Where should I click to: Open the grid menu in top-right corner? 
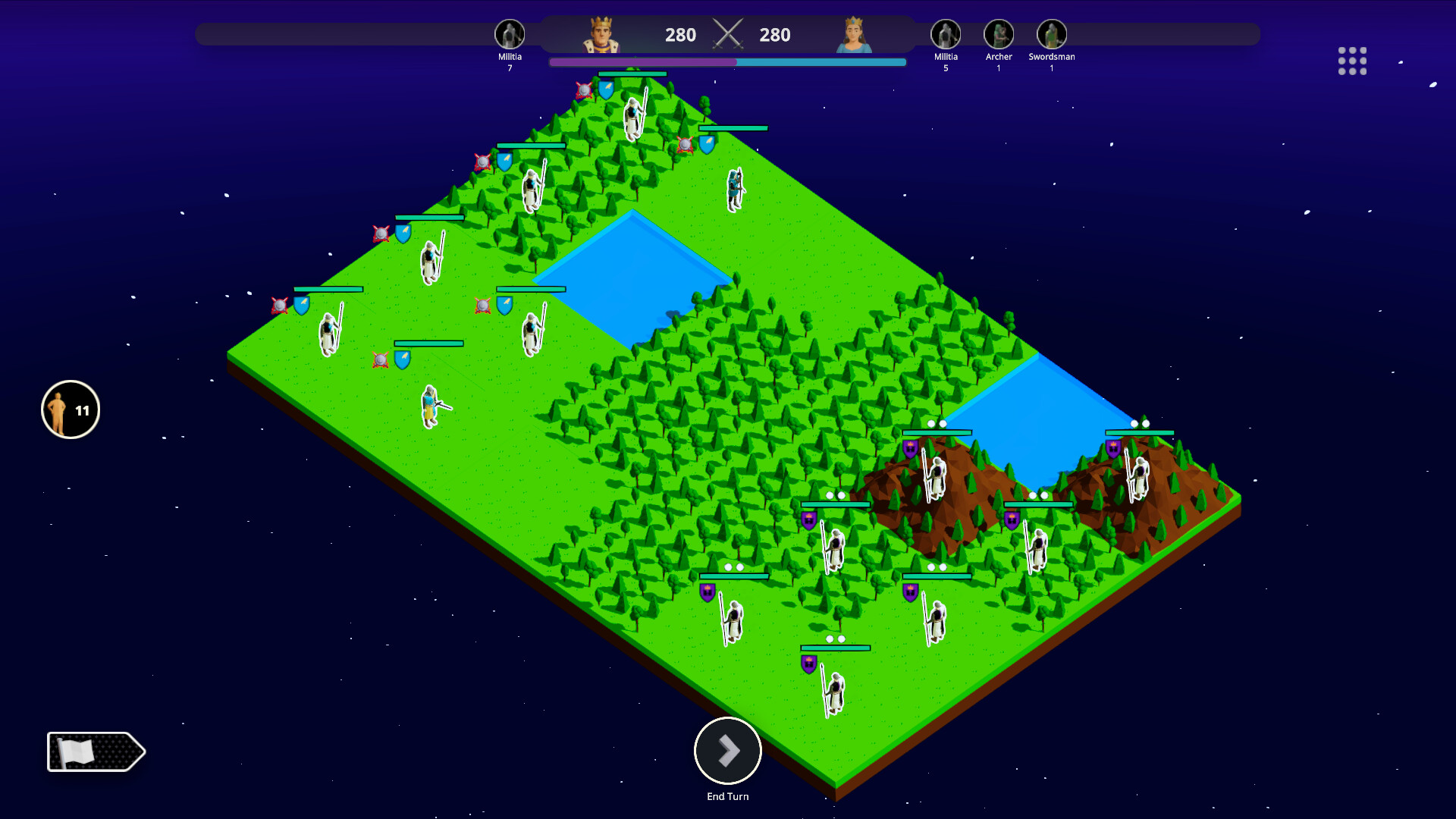tap(1354, 61)
